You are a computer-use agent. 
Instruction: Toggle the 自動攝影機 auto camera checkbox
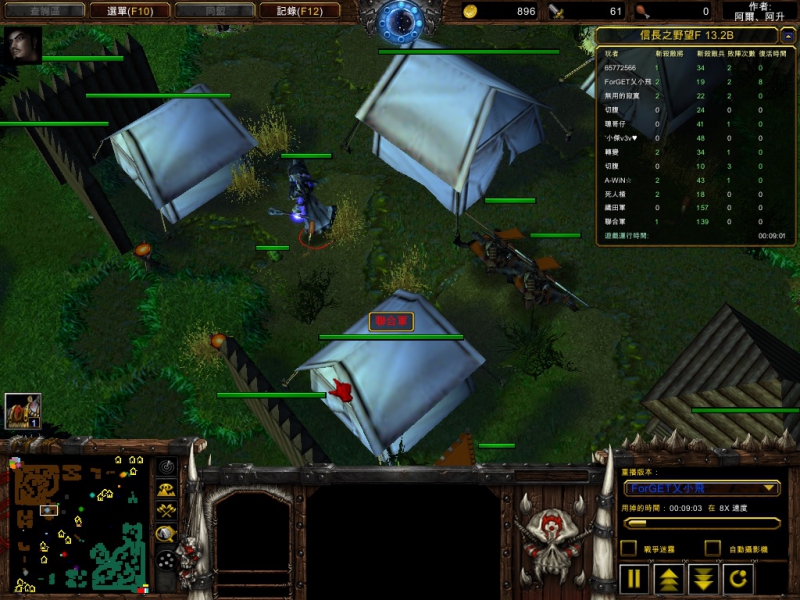coord(712,548)
